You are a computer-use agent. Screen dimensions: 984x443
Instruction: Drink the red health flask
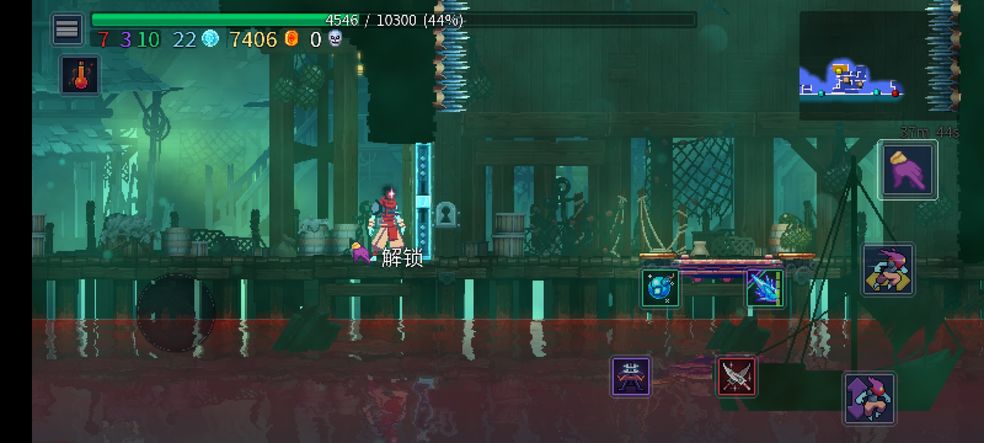79,75
